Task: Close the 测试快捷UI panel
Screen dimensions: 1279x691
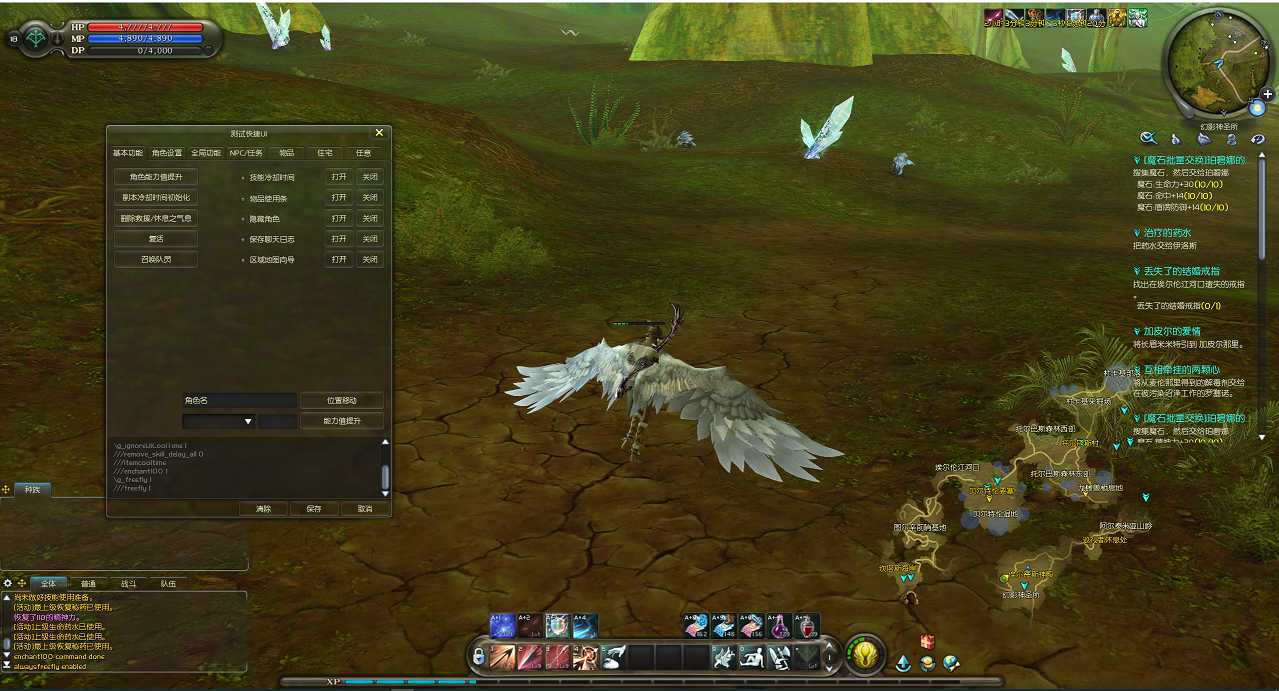Action: [379, 132]
